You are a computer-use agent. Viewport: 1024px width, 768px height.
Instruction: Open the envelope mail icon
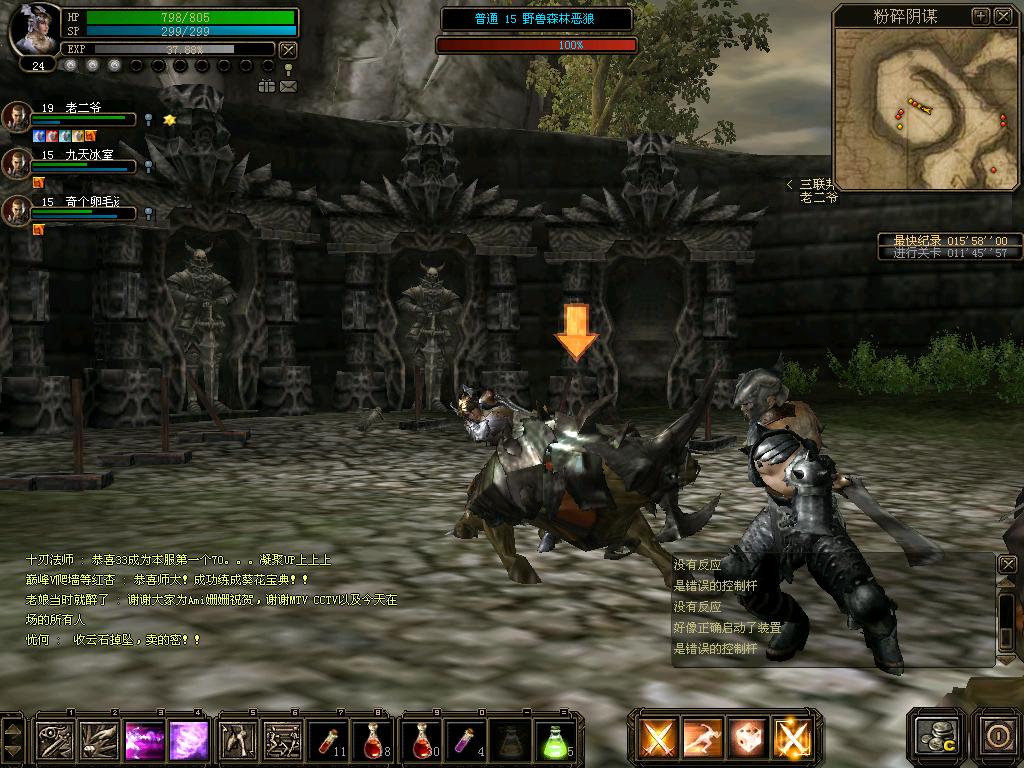point(288,87)
